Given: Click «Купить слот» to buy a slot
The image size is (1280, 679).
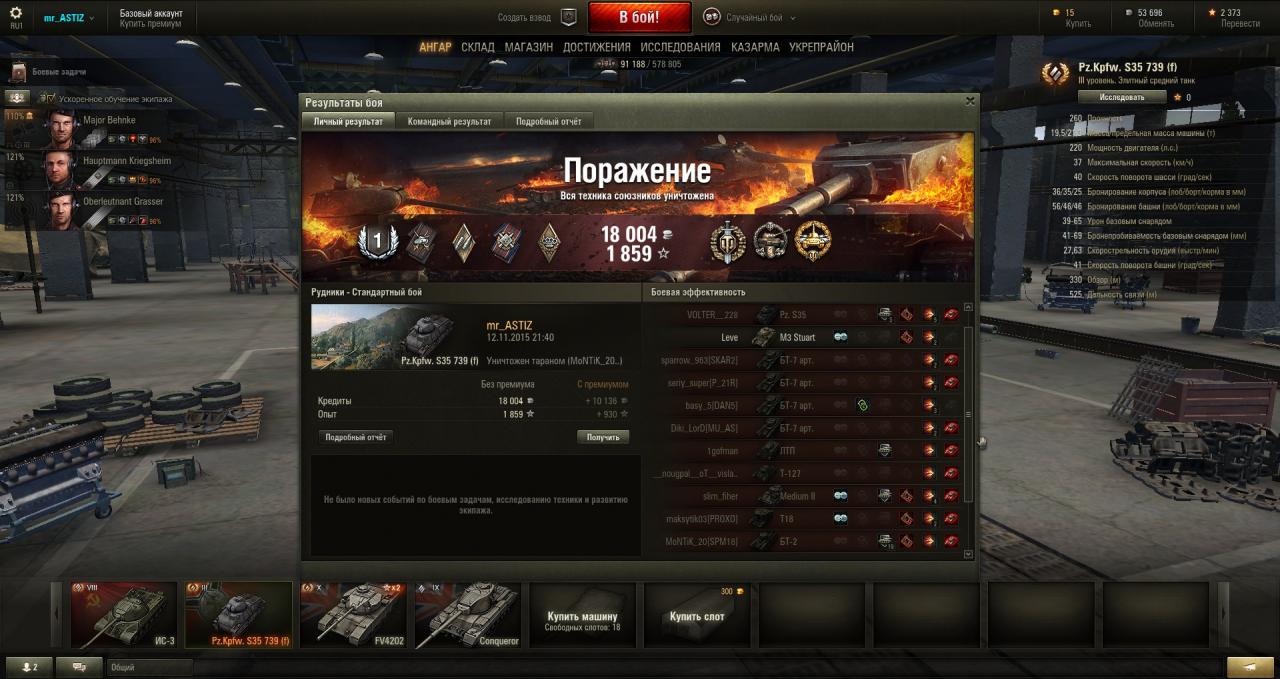Looking at the screenshot, I should [696, 616].
